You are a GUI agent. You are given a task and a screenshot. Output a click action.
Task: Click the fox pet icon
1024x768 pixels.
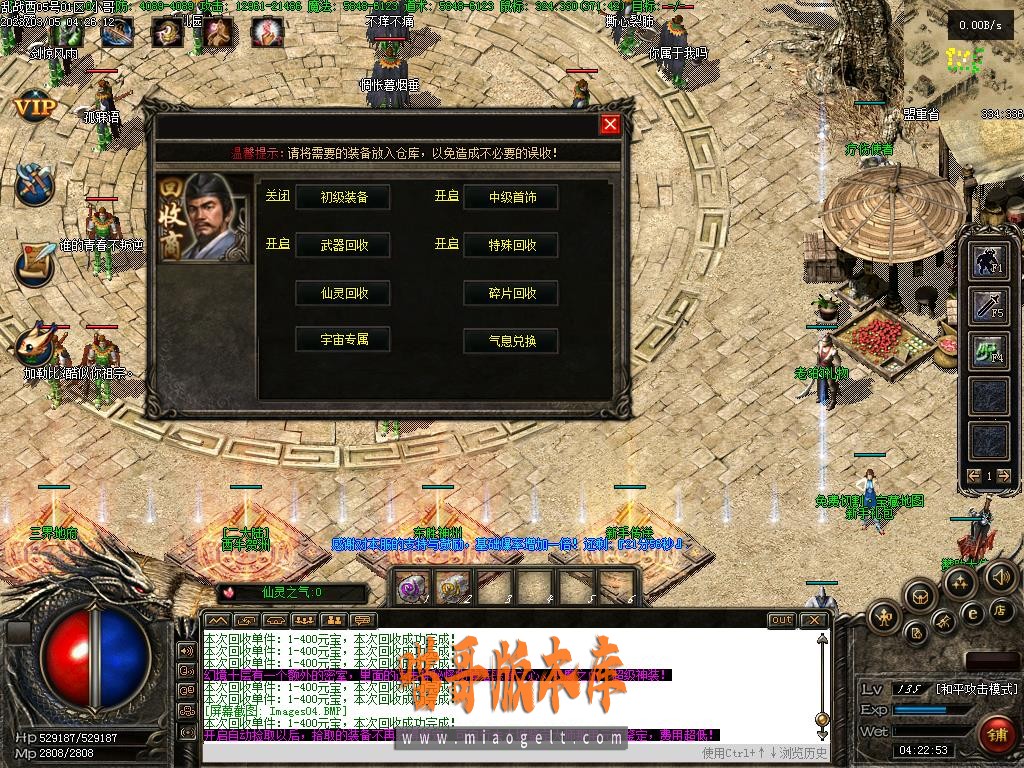(x=34, y=345)
